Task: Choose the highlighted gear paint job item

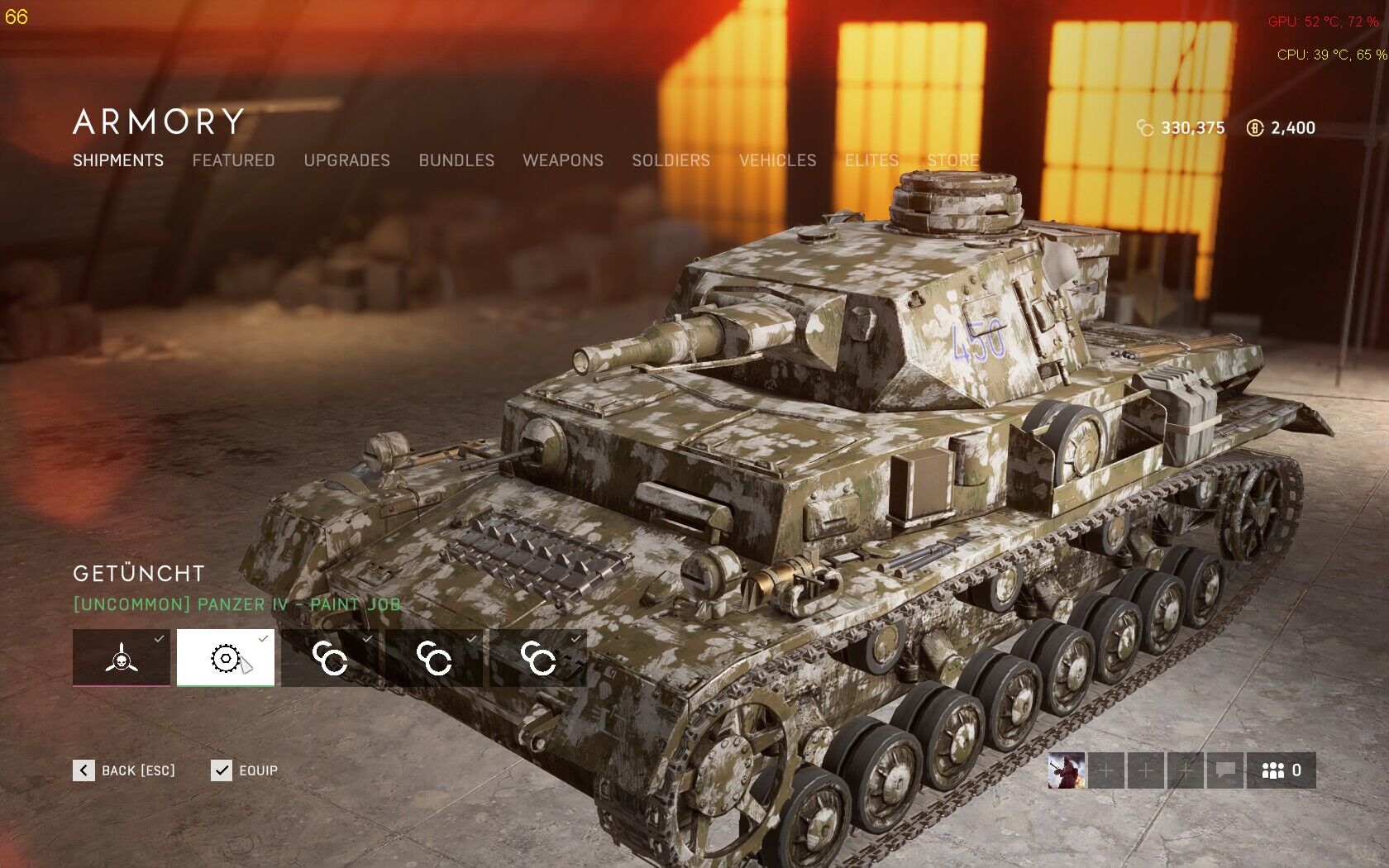Action: point(226,658)
